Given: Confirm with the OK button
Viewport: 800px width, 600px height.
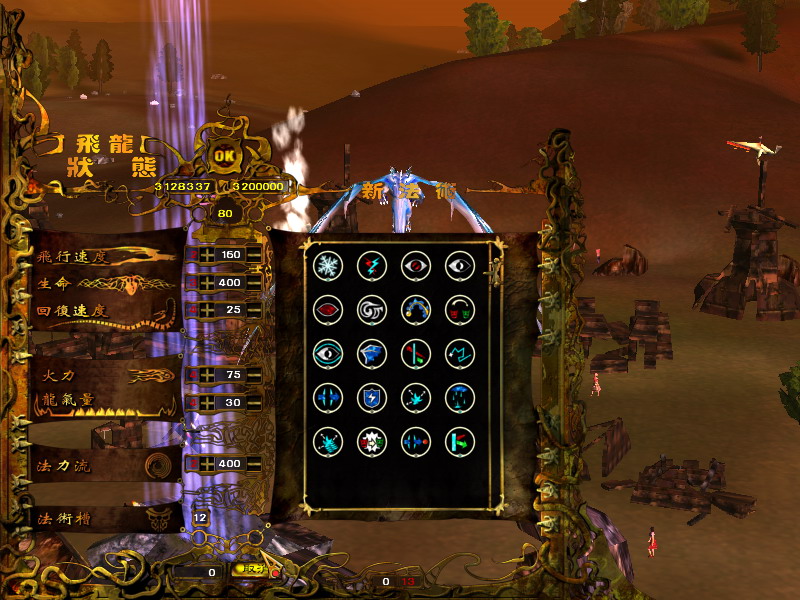Looking at the screenshot, I should tap(227, 156).
